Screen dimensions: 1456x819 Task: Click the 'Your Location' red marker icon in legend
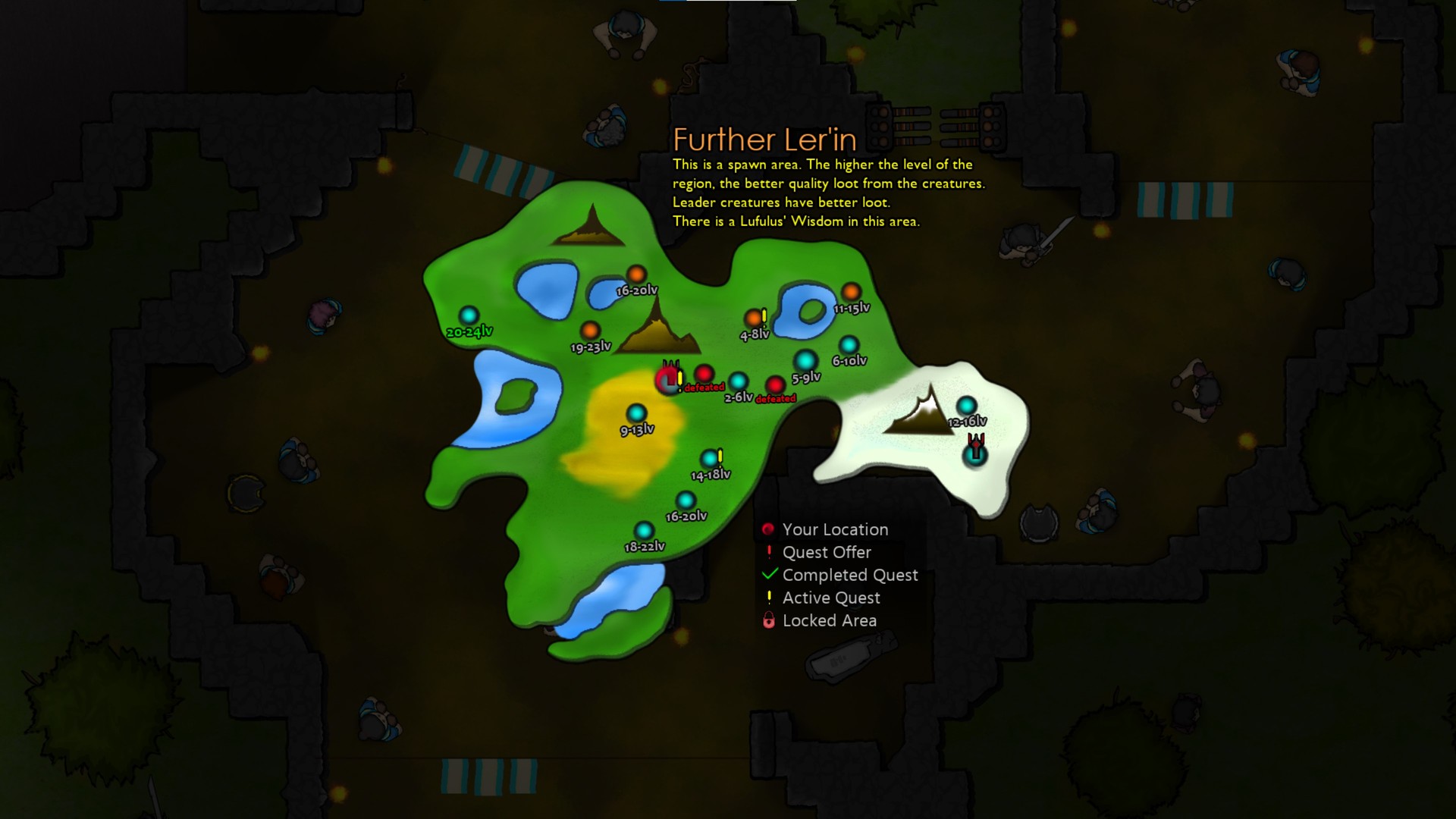tap(768, 529)
